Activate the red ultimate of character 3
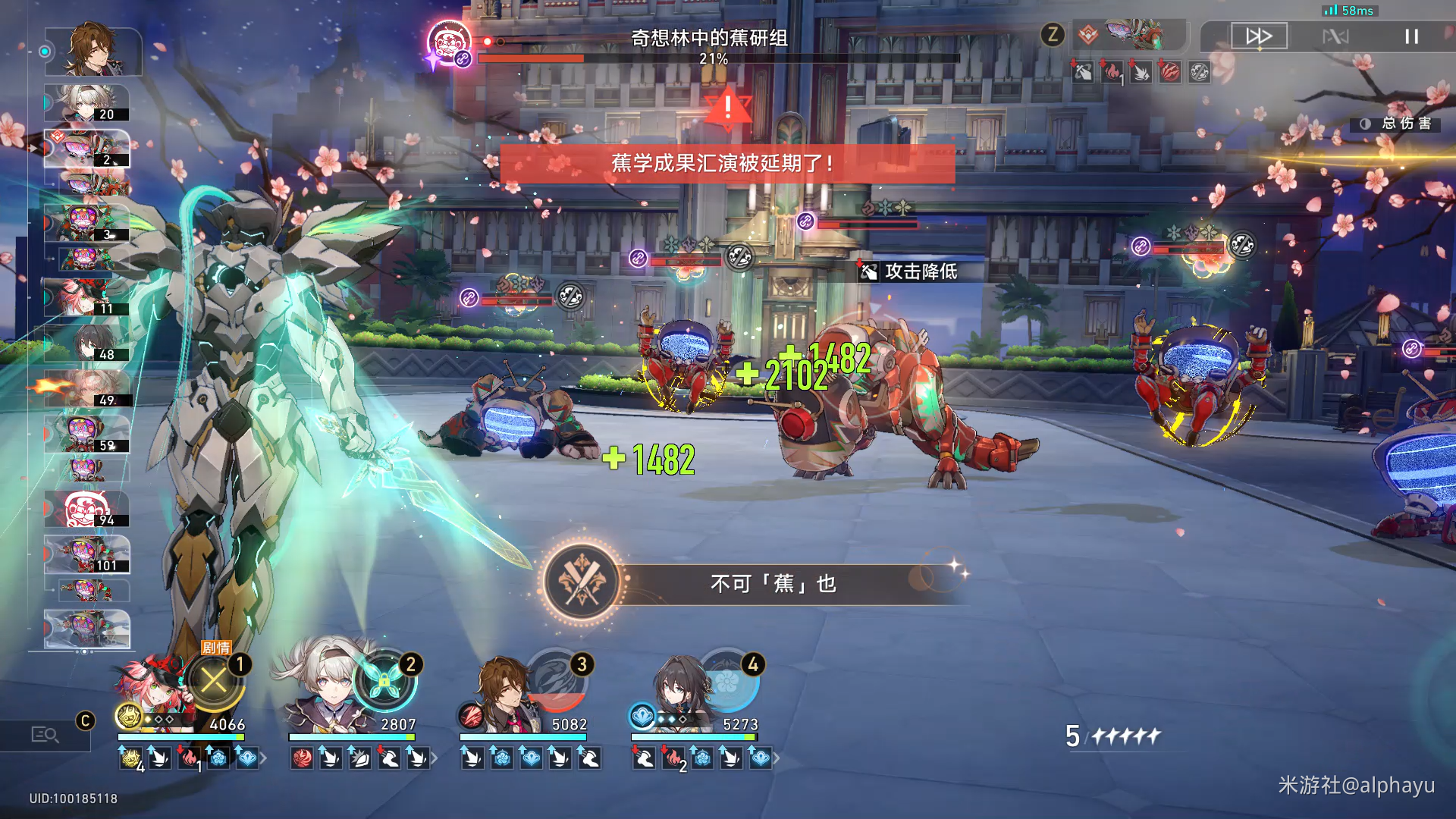 pyautogui.click(x=556, y=680)
